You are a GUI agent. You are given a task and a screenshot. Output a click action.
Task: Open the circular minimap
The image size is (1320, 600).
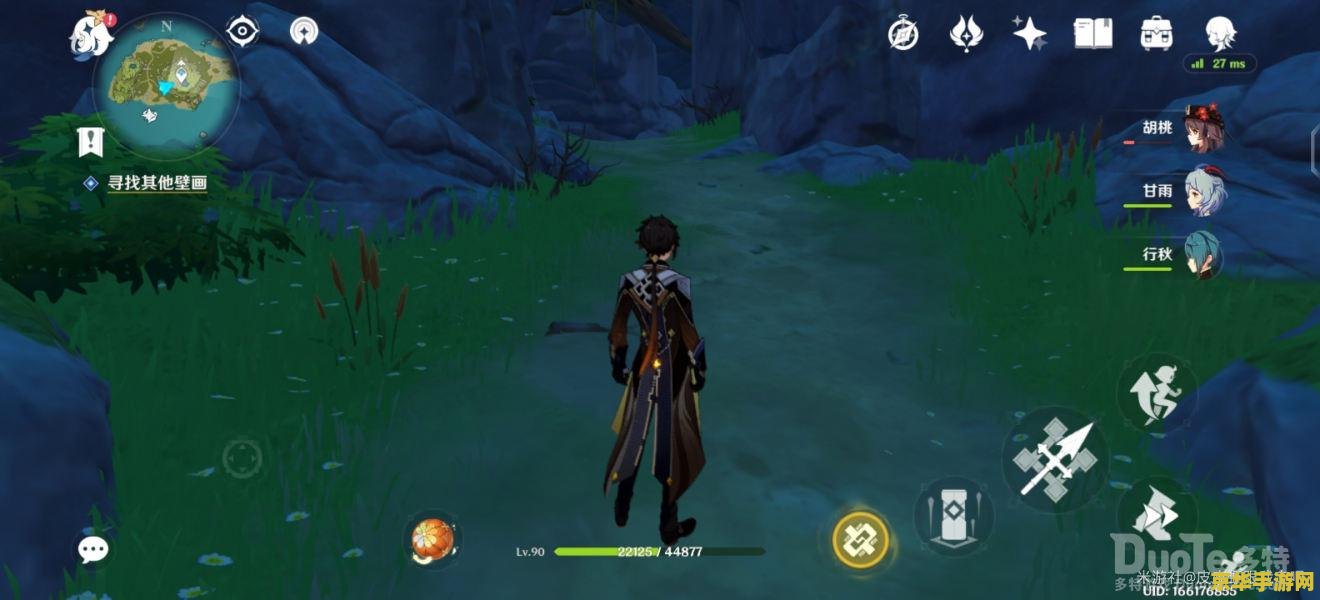(166, 86)
